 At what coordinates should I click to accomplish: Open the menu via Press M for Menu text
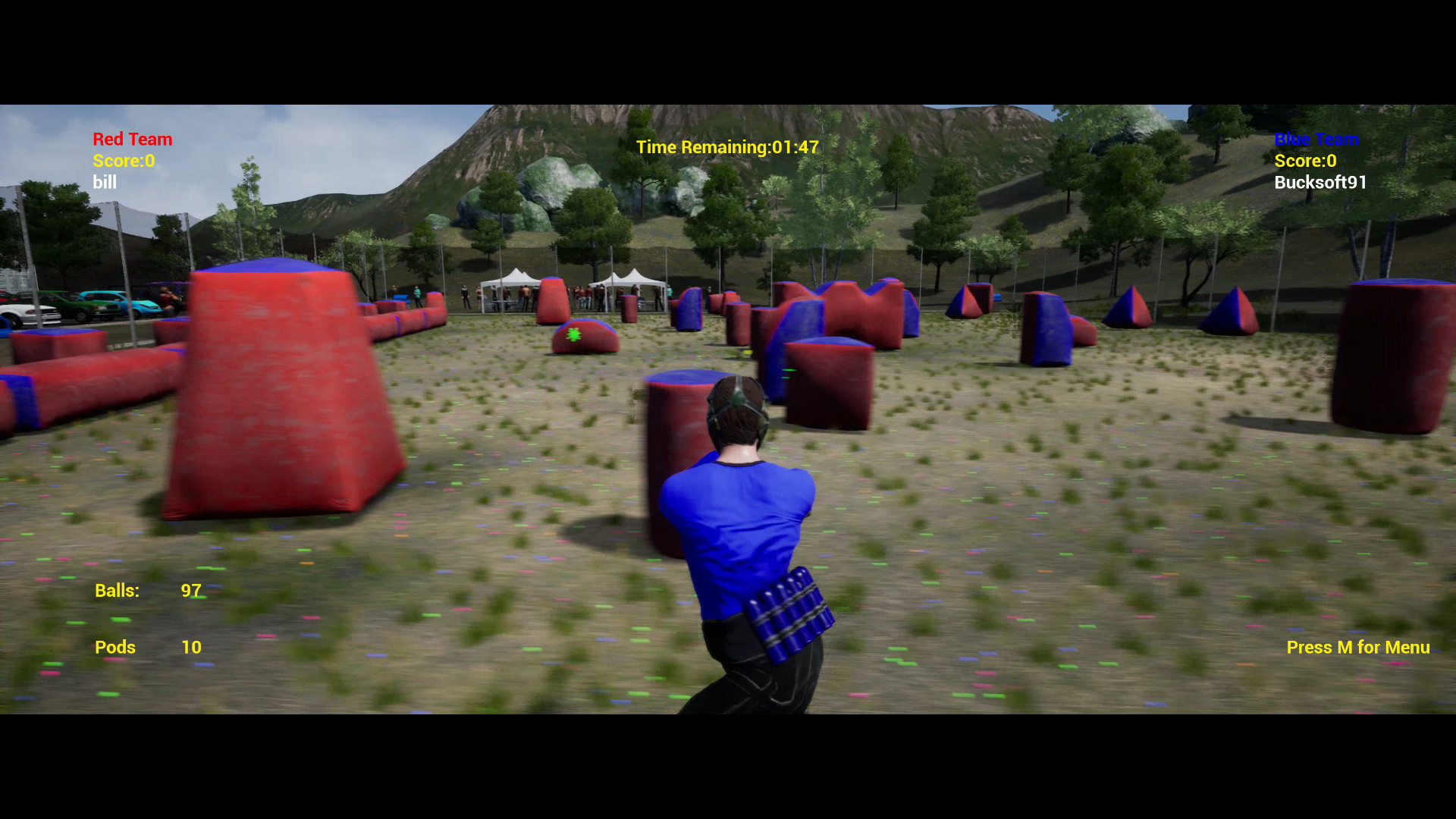pos(1357,647)
